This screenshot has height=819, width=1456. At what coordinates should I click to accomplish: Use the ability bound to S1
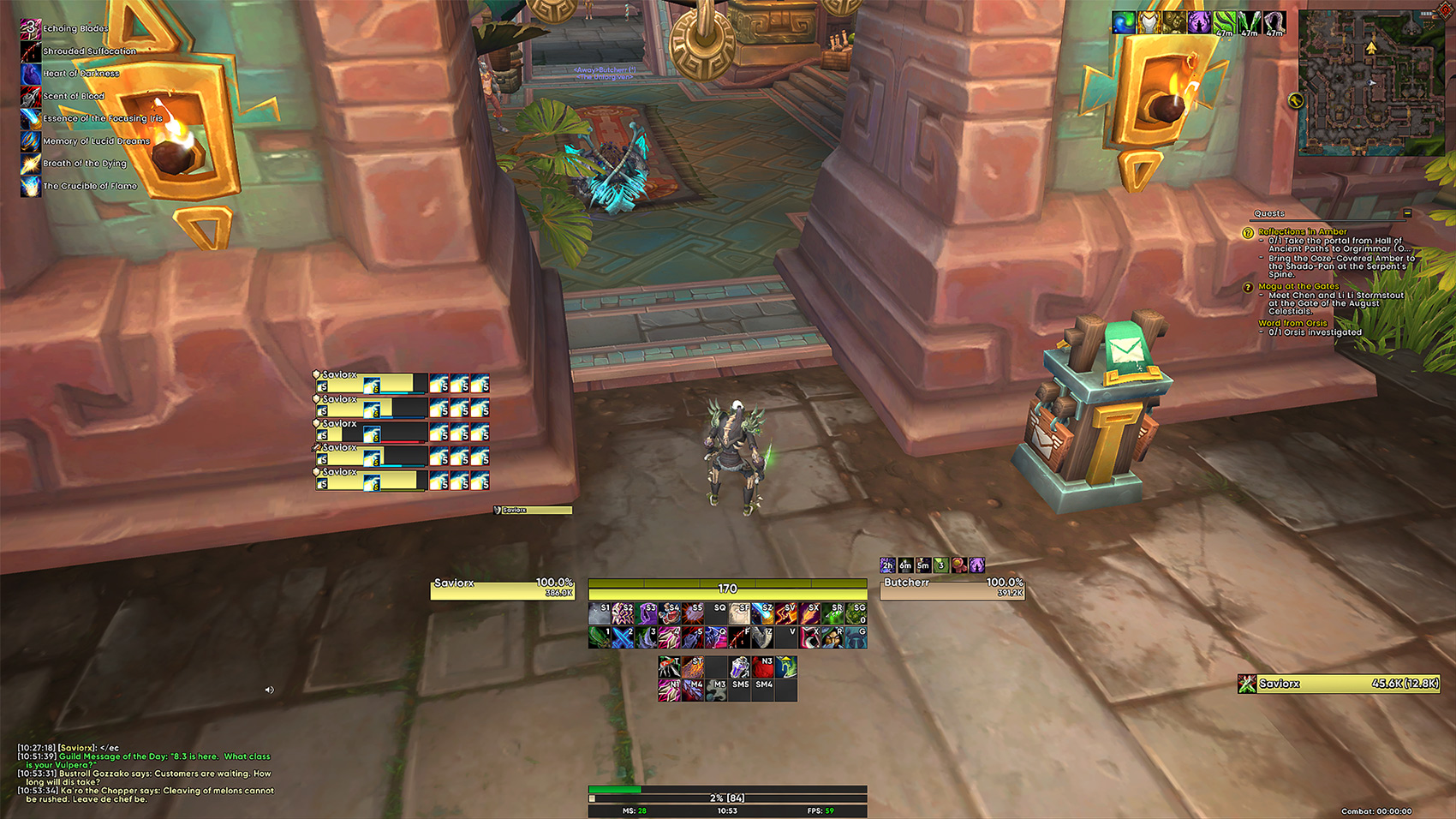pos(600,613)
